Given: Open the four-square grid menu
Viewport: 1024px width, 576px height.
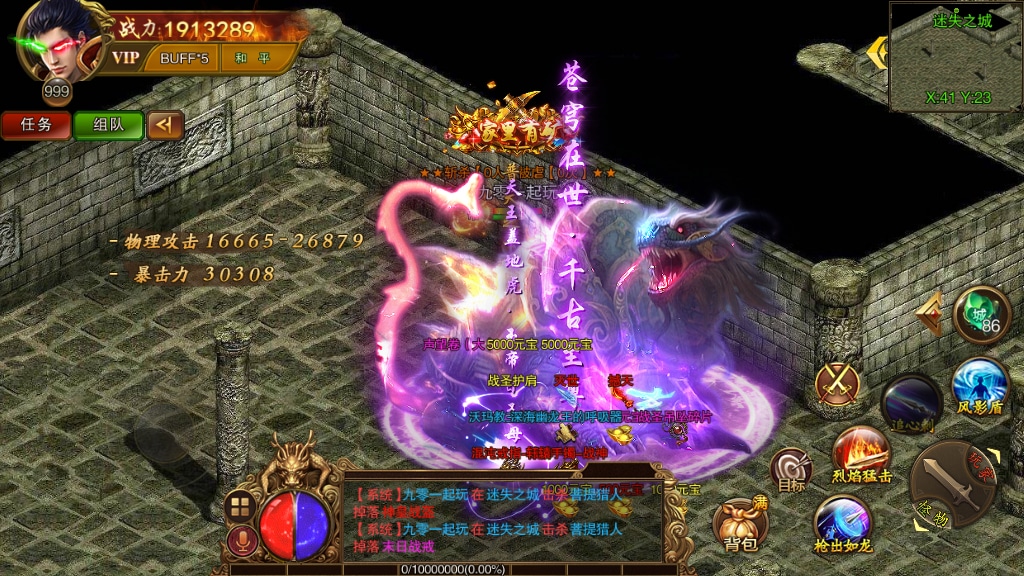Looking at the screenshot, I should tap(239, 506).
